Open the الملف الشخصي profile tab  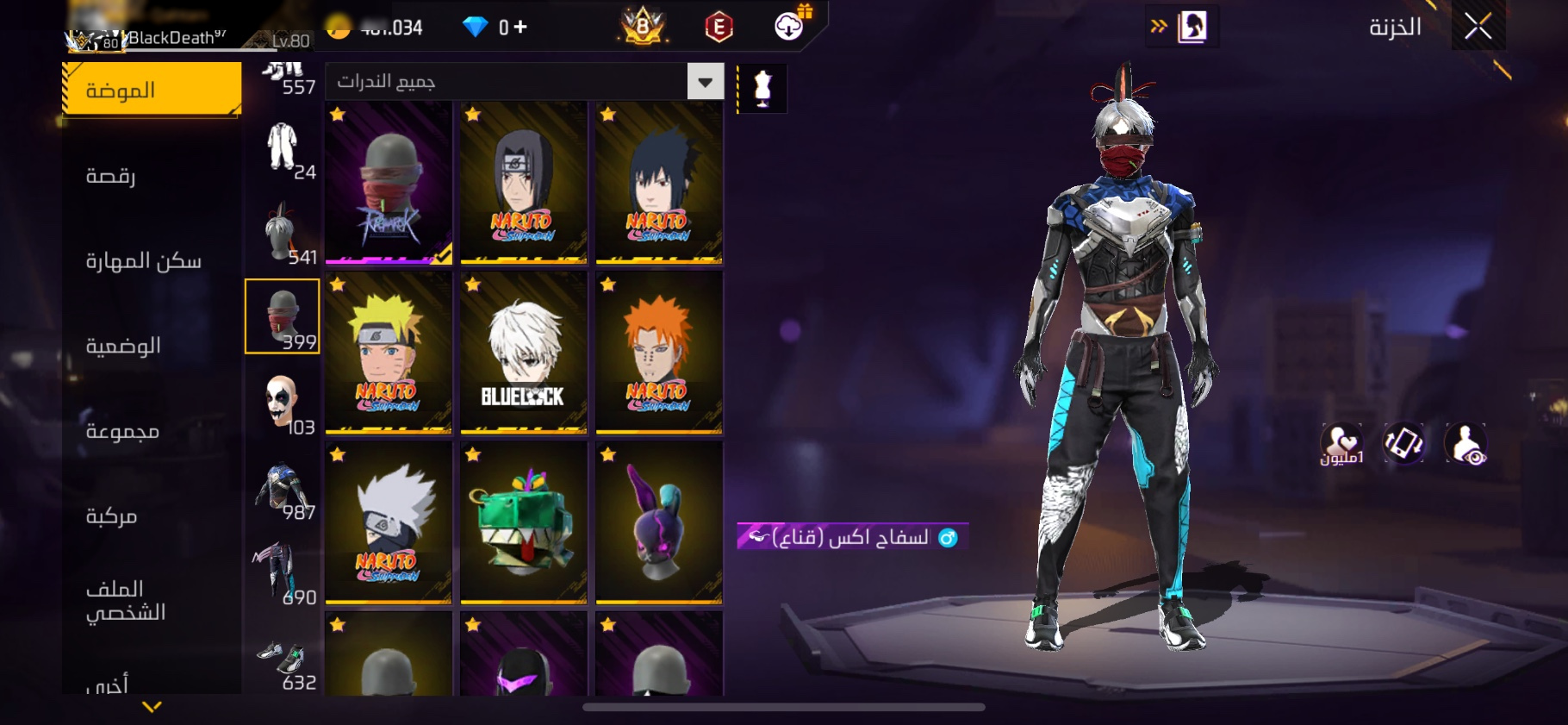tap(126, 601)
